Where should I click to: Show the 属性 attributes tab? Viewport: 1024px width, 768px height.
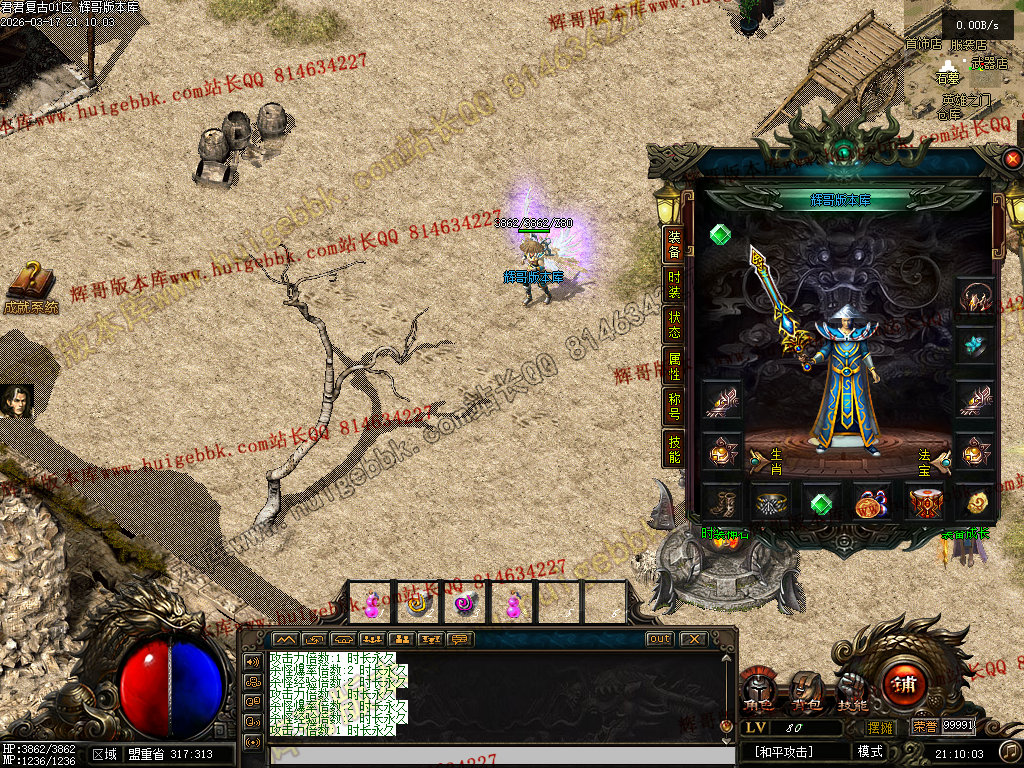tap(675, 367)
